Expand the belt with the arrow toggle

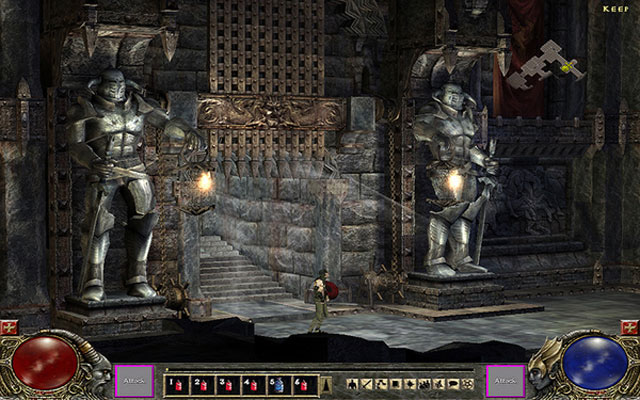point(324,384)
